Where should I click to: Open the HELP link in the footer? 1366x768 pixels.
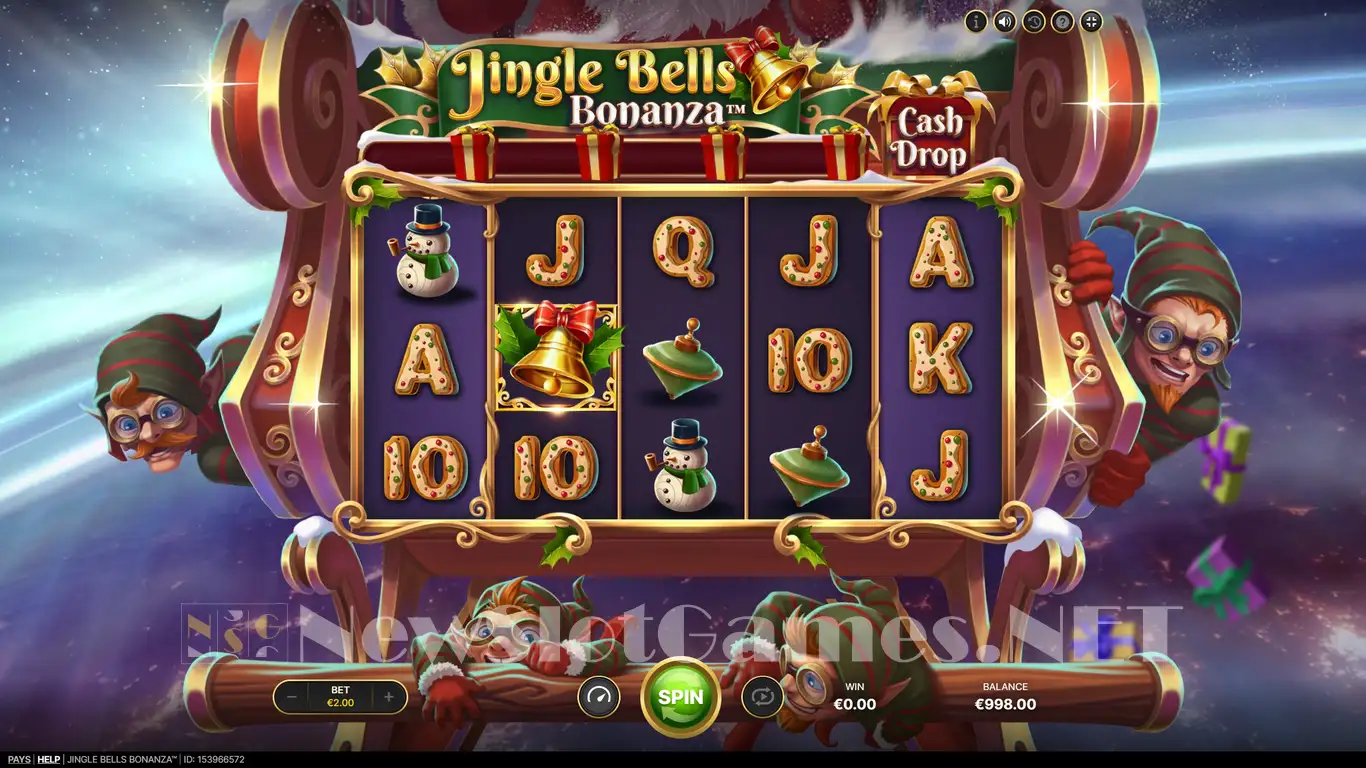click(49, 760)
